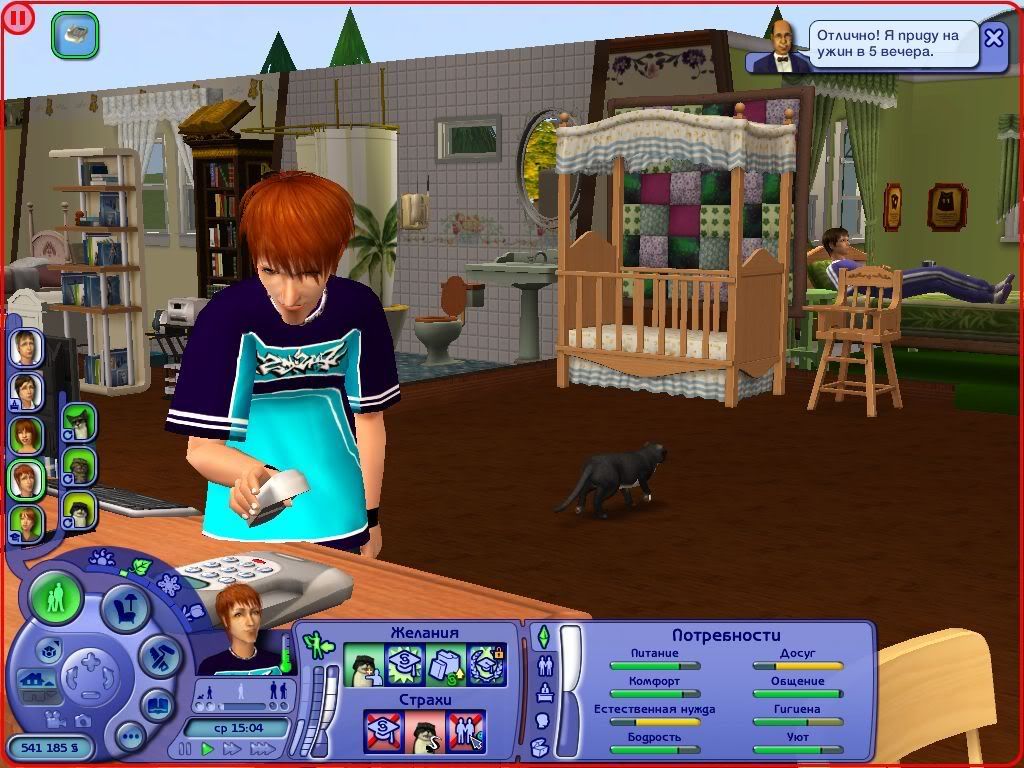Select the top cat portrait
The height and width of the screenshot is (768, 1024).
tap(79, 422)
